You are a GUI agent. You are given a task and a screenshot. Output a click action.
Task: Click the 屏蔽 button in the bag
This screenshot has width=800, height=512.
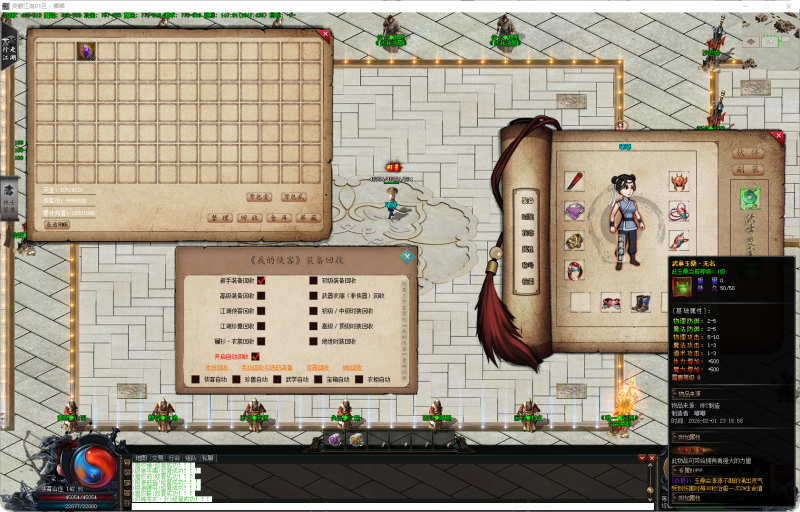(x=308, y=217)
